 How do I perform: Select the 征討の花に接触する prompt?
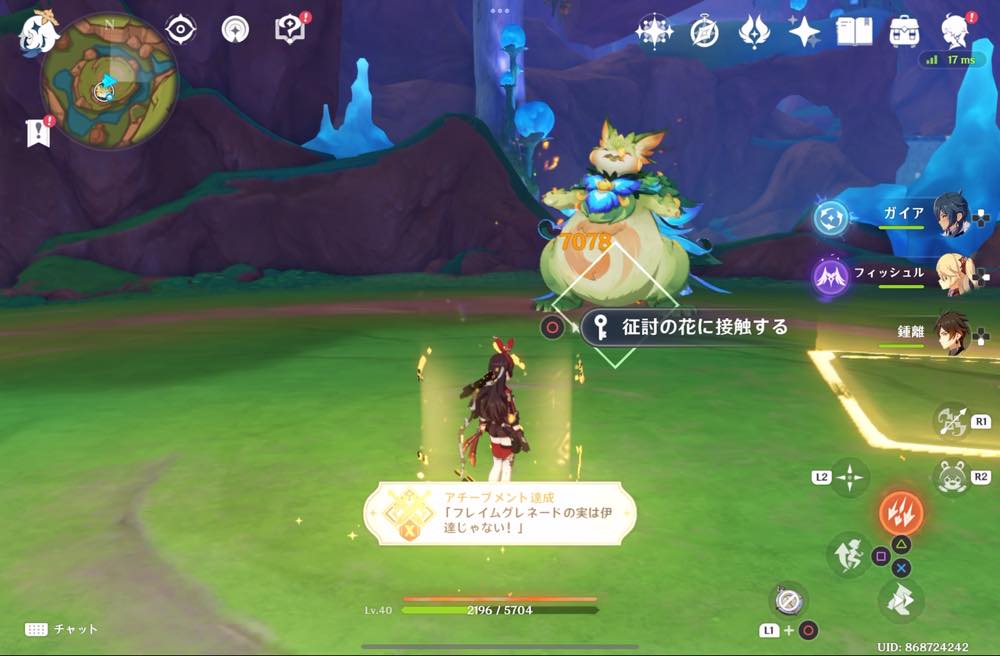tap(692, 327)
